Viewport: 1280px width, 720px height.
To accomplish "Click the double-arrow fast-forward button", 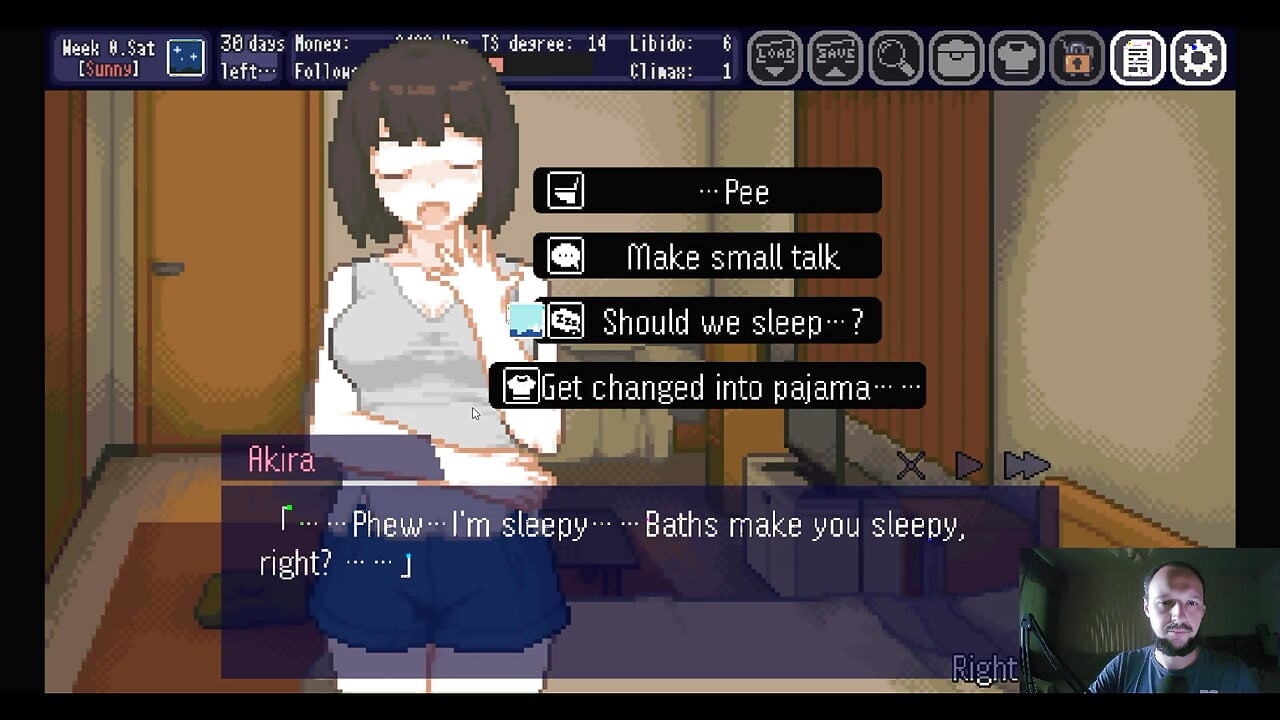I will point(1026,465).
